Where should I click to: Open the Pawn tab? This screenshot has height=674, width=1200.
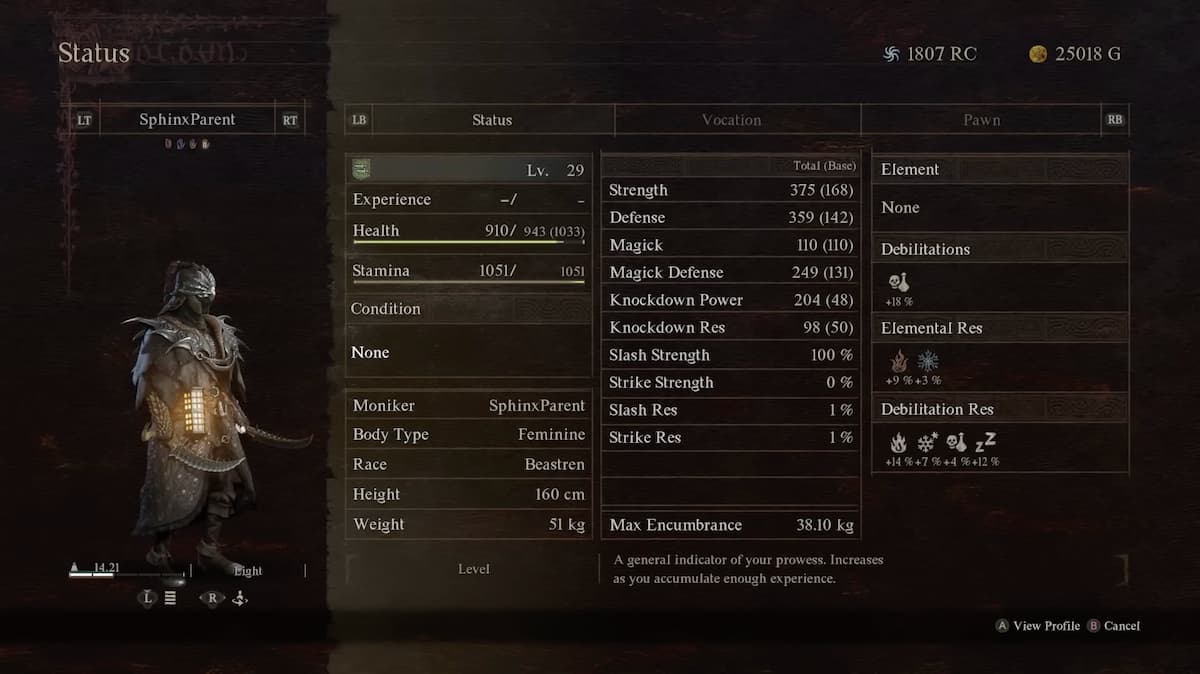click(981, 120)
